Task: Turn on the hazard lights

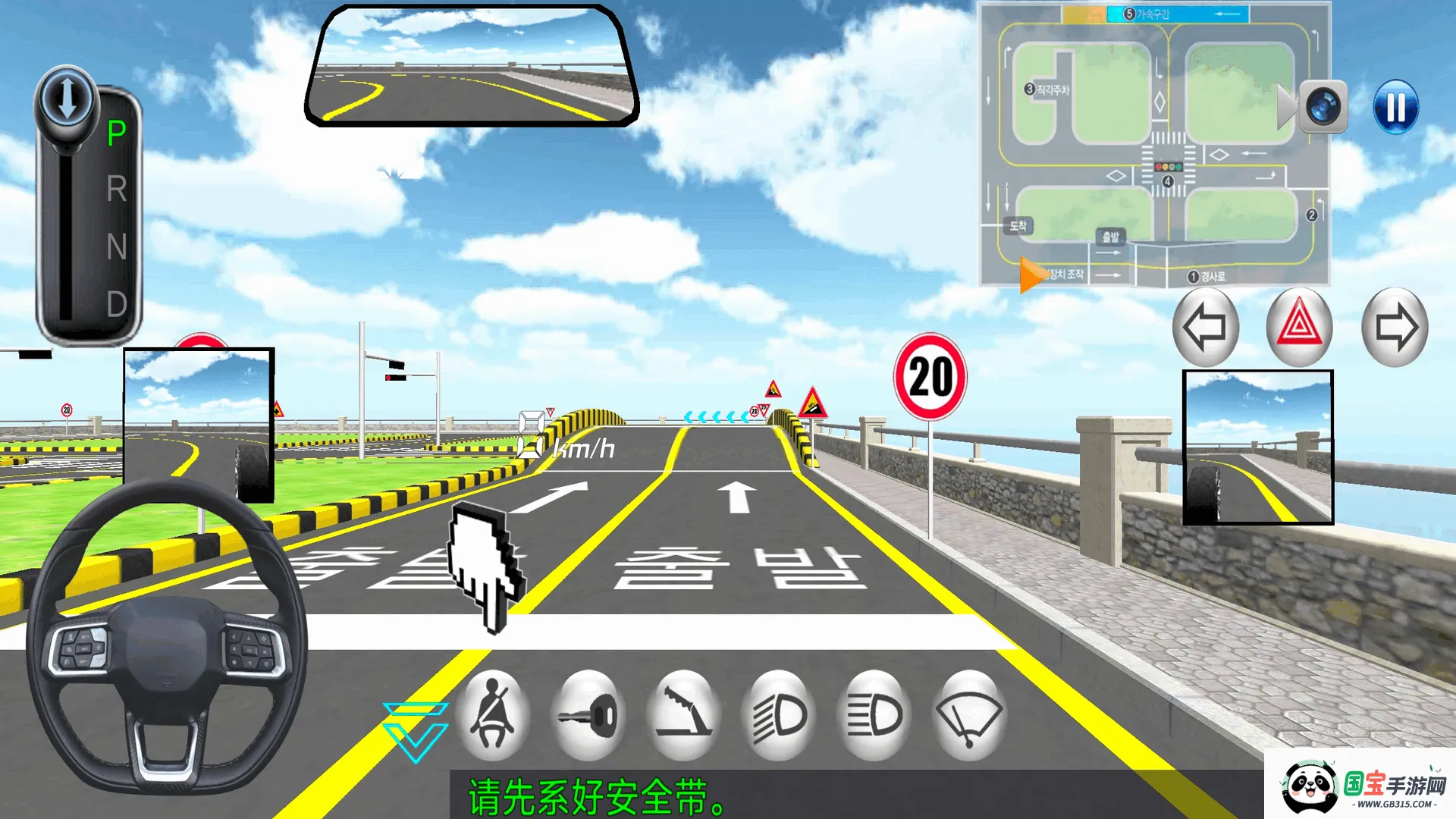Action: pyautogui.click(x=1299, y=328)
